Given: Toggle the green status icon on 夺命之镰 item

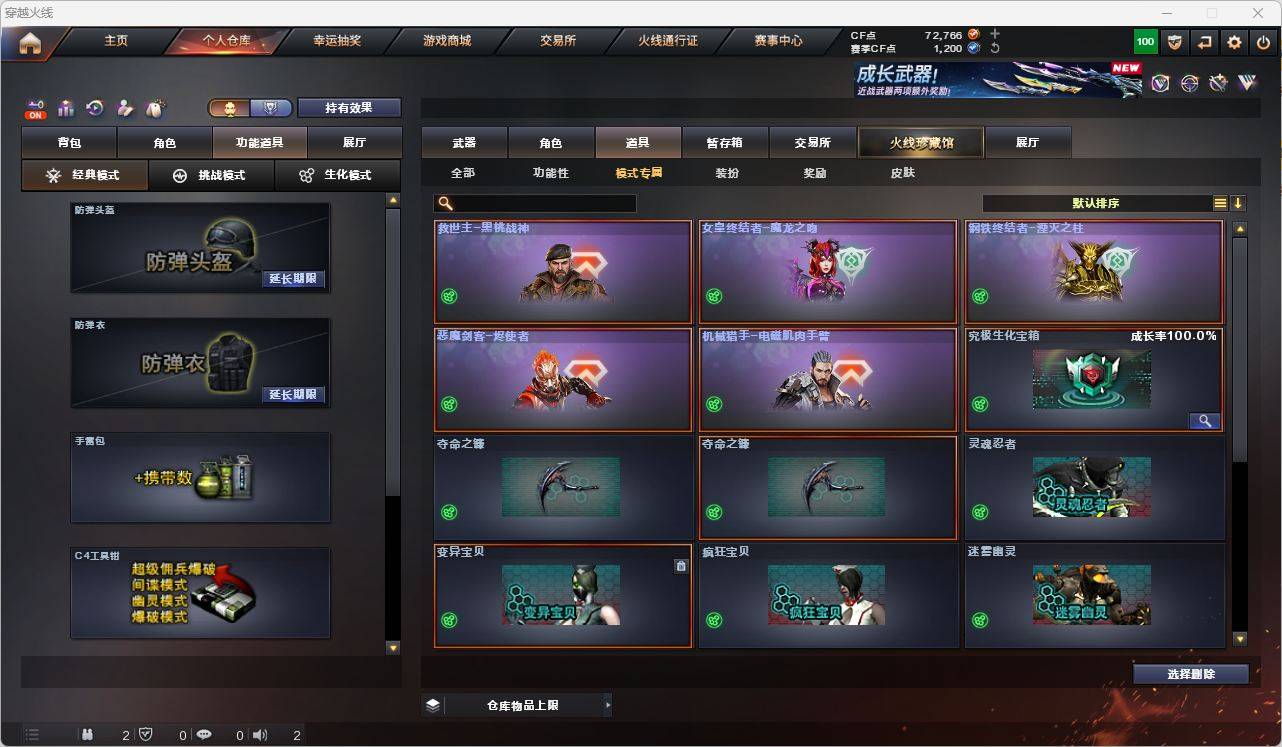Looking at the screenshot, I should coord(448,509).
